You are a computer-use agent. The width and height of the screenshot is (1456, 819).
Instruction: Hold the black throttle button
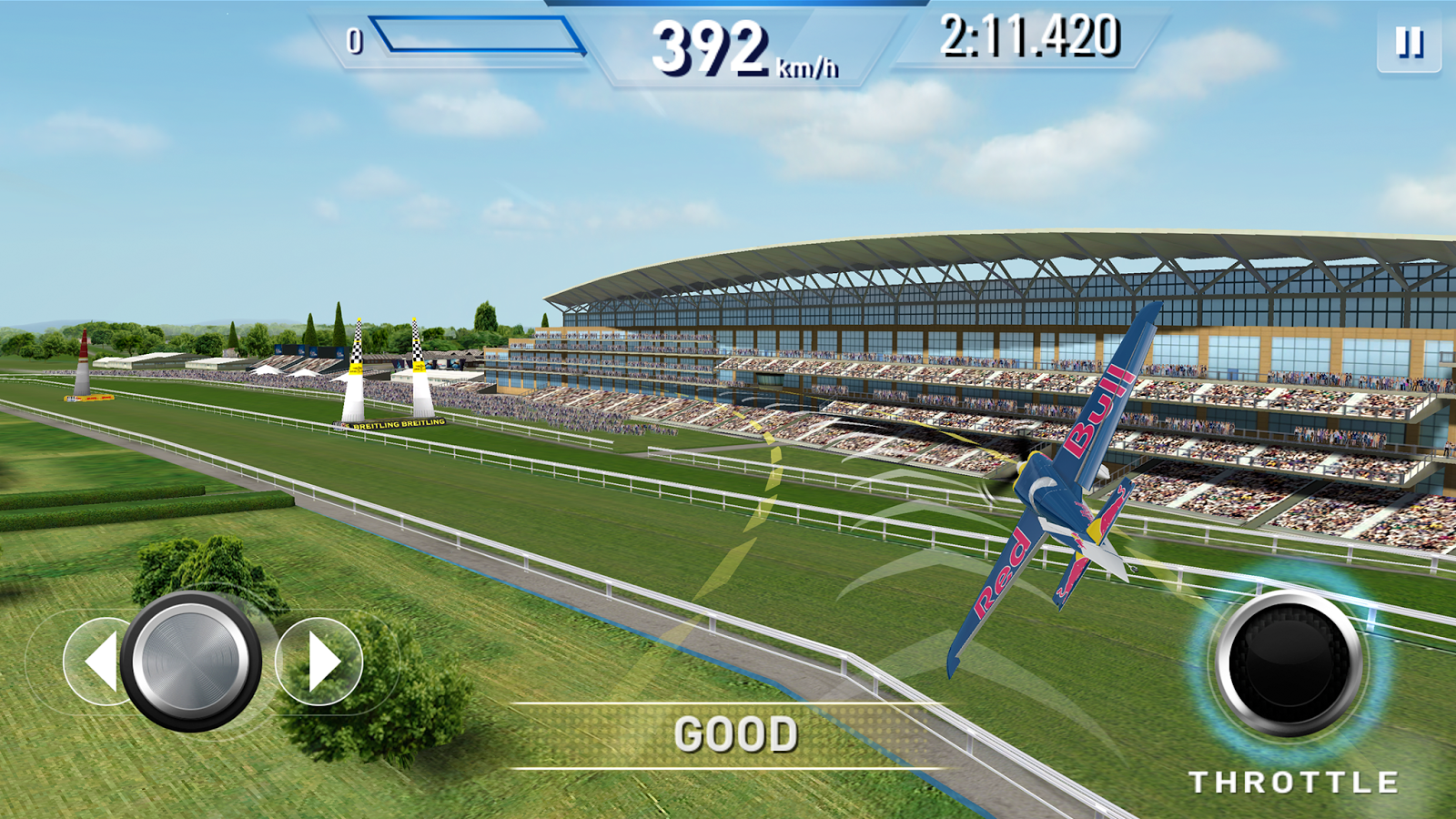1289,662
